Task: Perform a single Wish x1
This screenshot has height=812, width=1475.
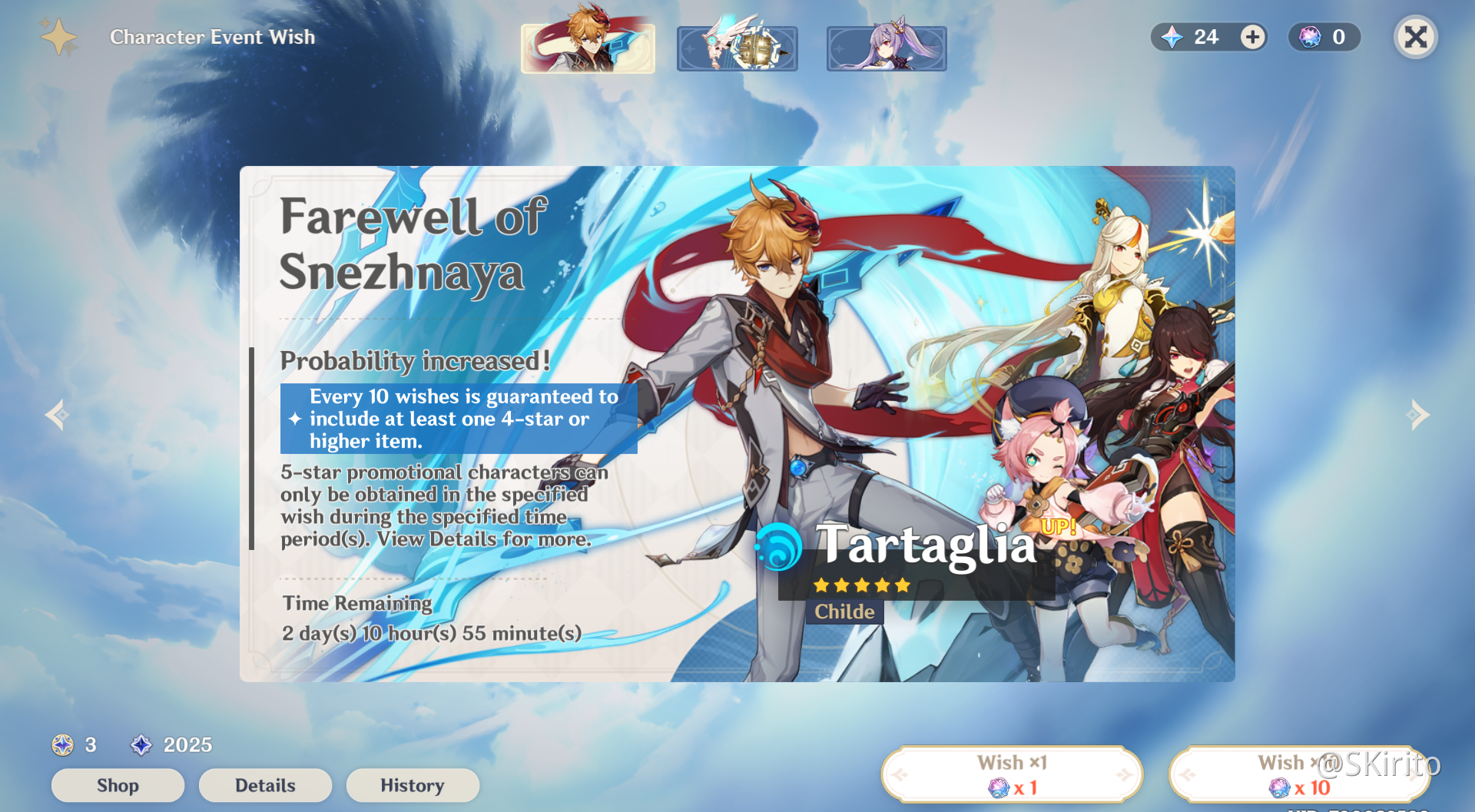Action: (x=1013, y=774)
